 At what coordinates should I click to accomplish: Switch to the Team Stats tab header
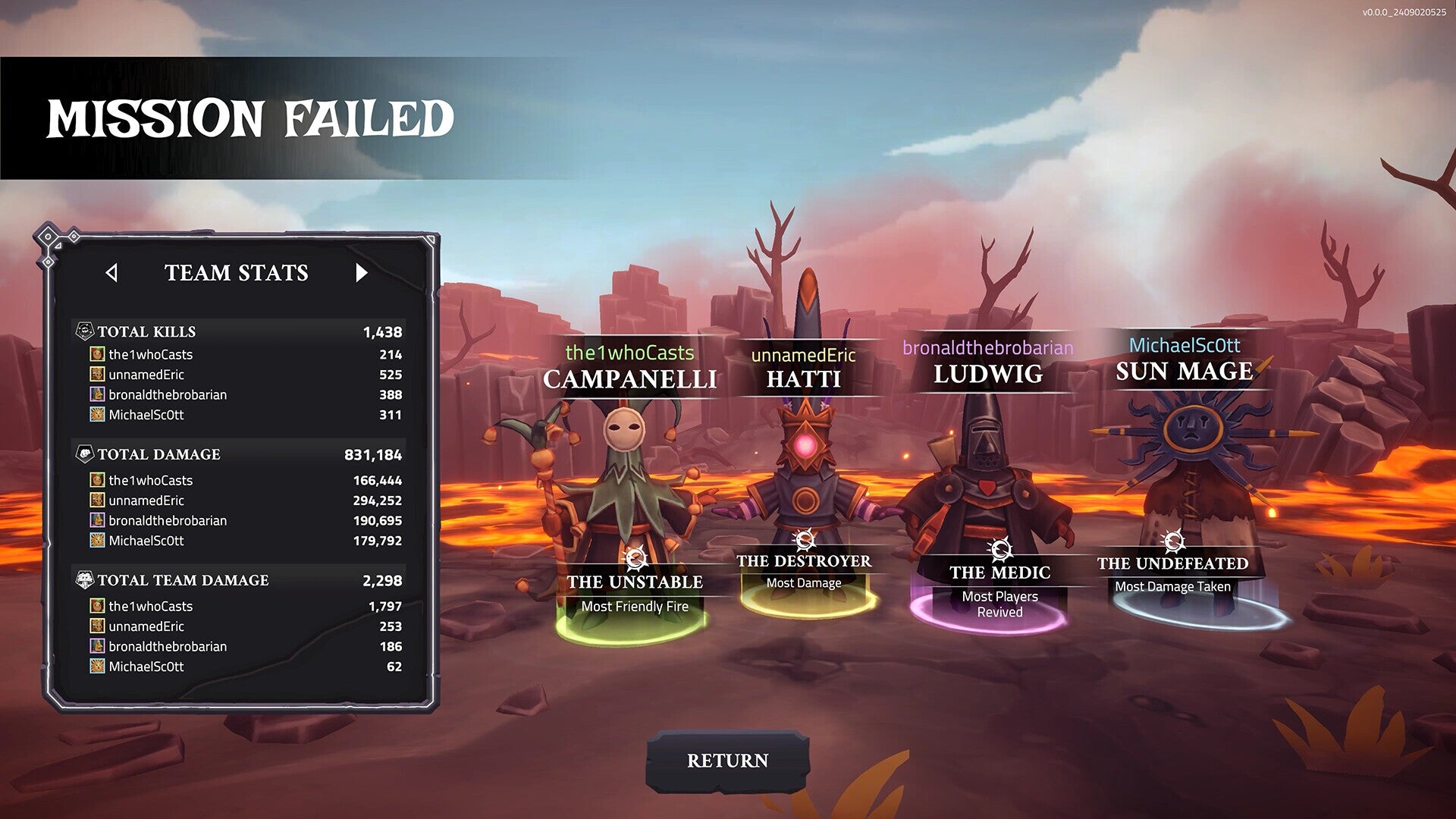point(237,274)
